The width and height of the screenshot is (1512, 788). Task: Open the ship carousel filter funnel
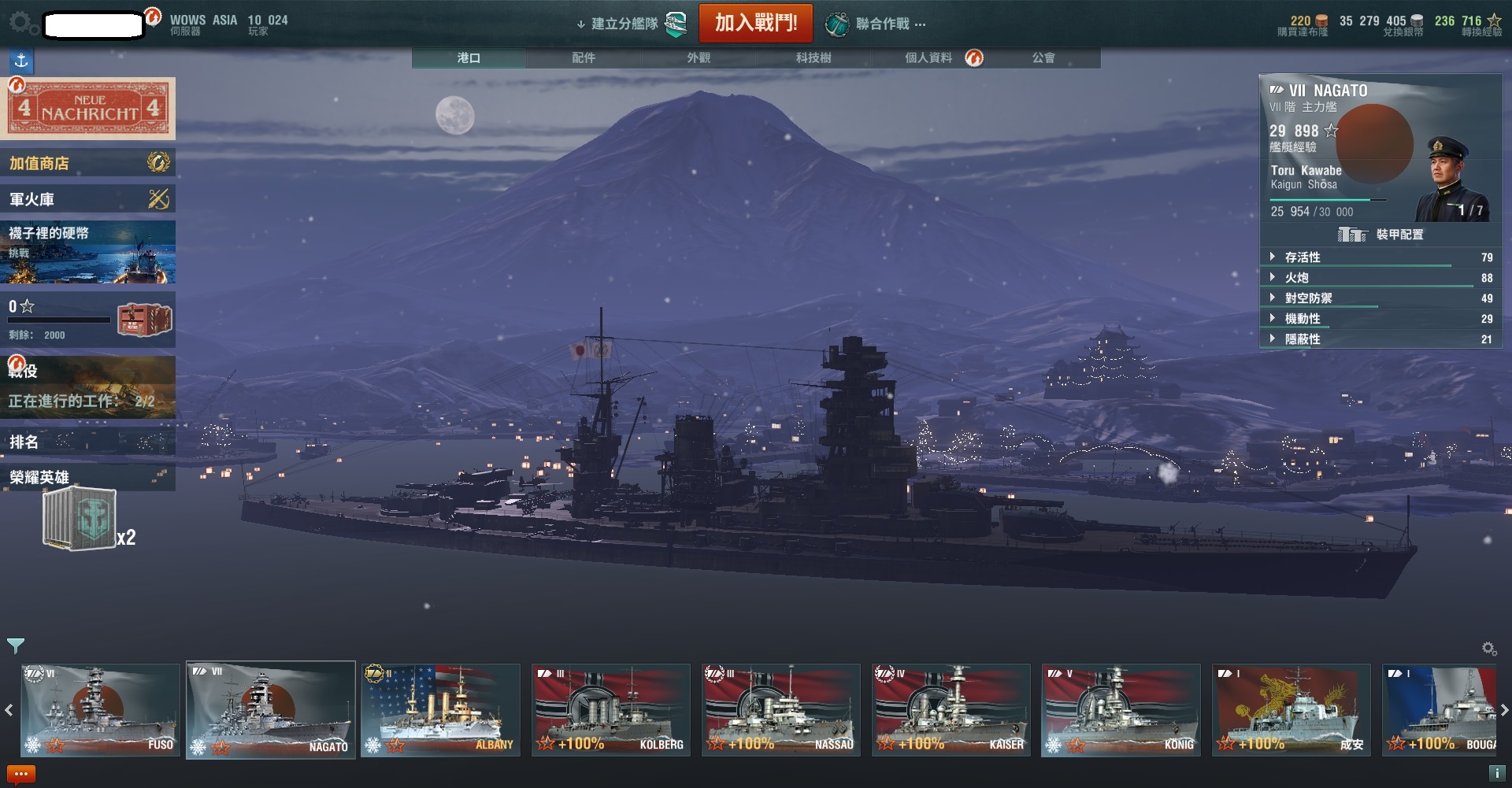click(x=15, y=646)
